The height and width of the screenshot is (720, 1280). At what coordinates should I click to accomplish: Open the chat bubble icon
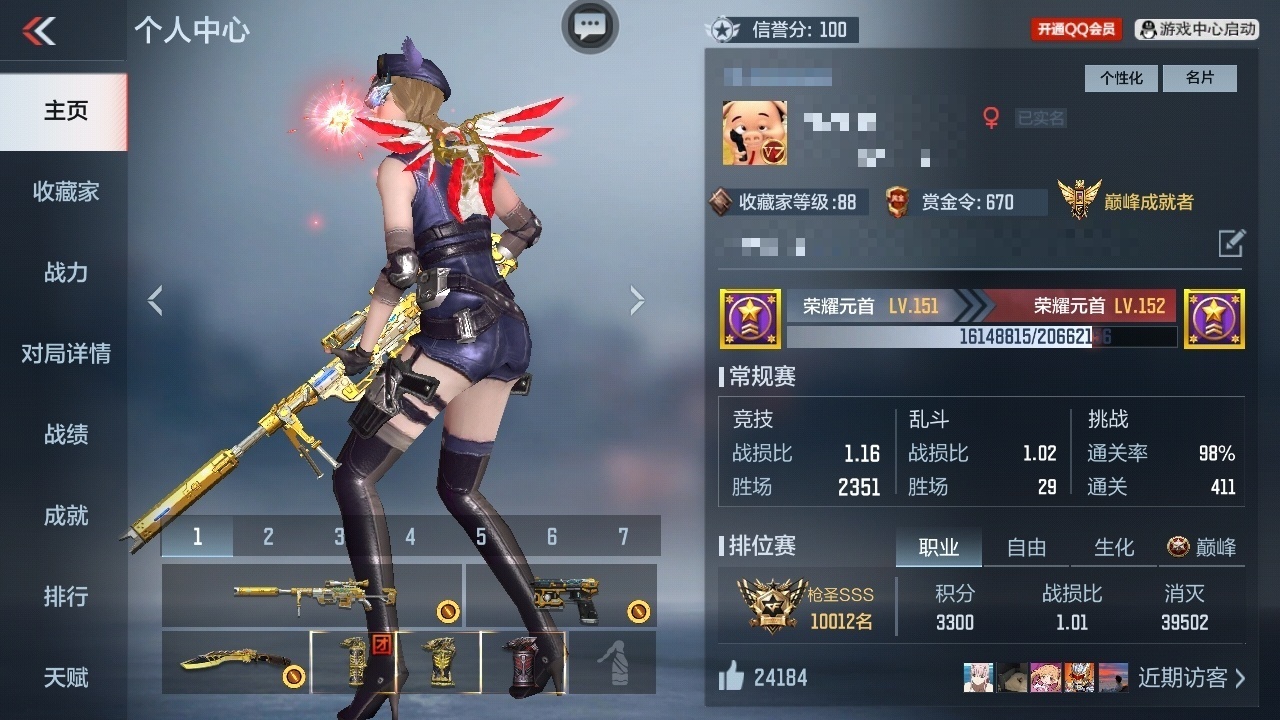[x=590, y=26]
